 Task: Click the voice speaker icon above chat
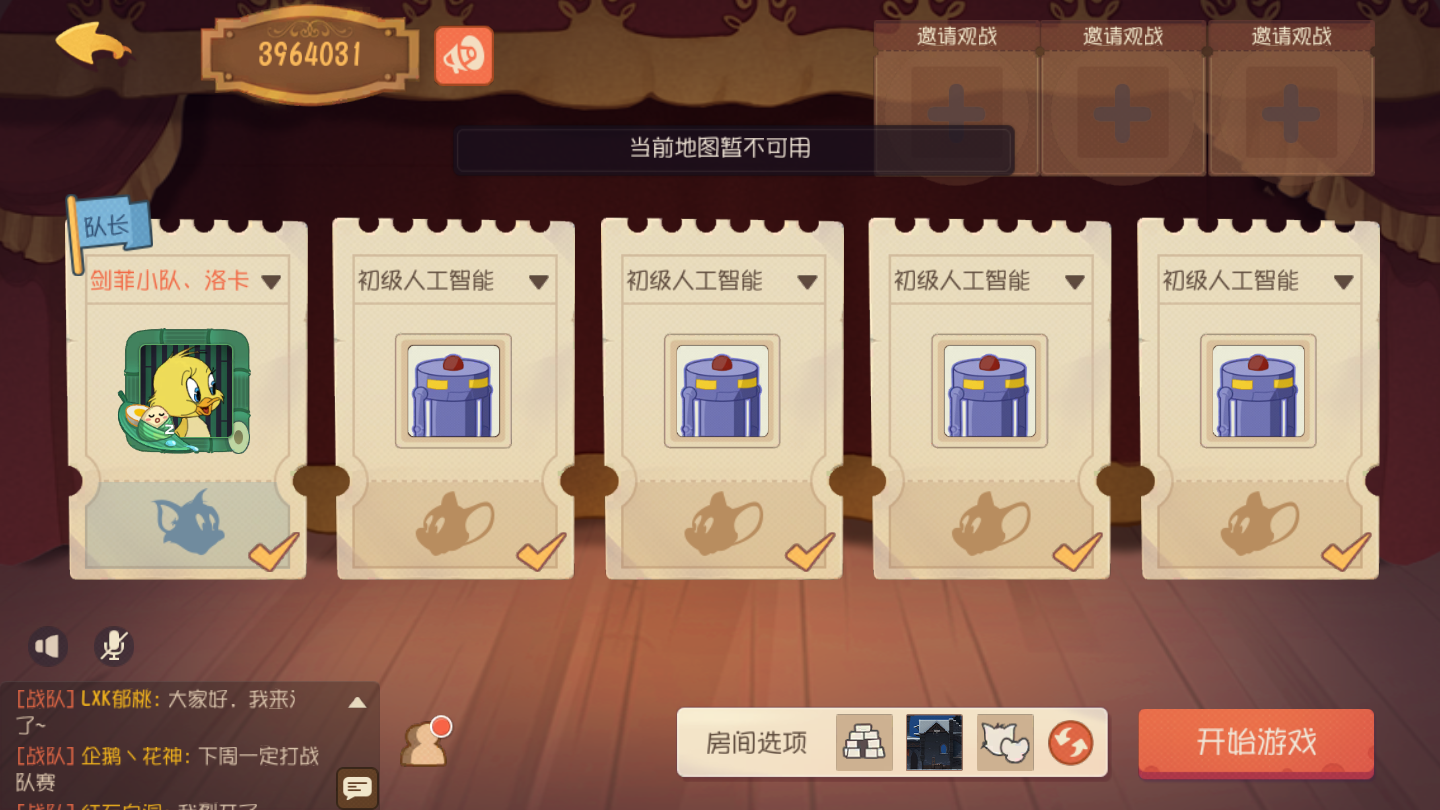(46, 645)
